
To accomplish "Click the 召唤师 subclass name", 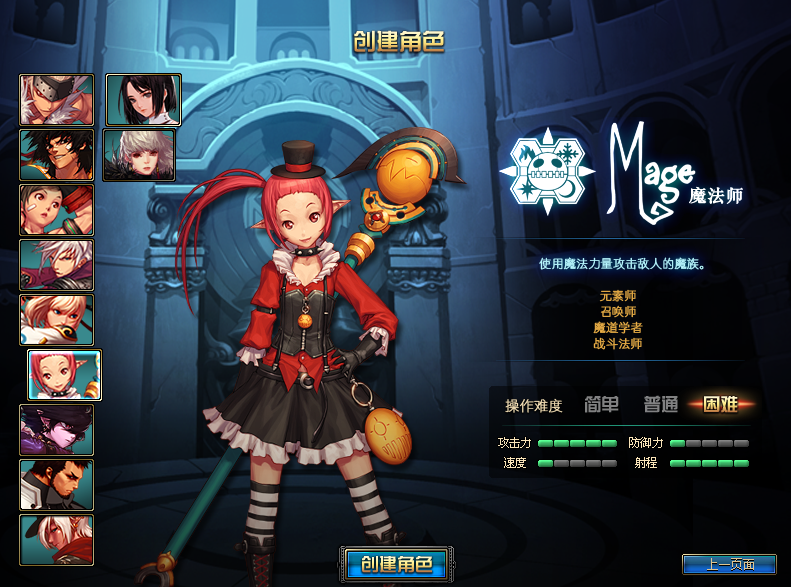I will point(618,312).
